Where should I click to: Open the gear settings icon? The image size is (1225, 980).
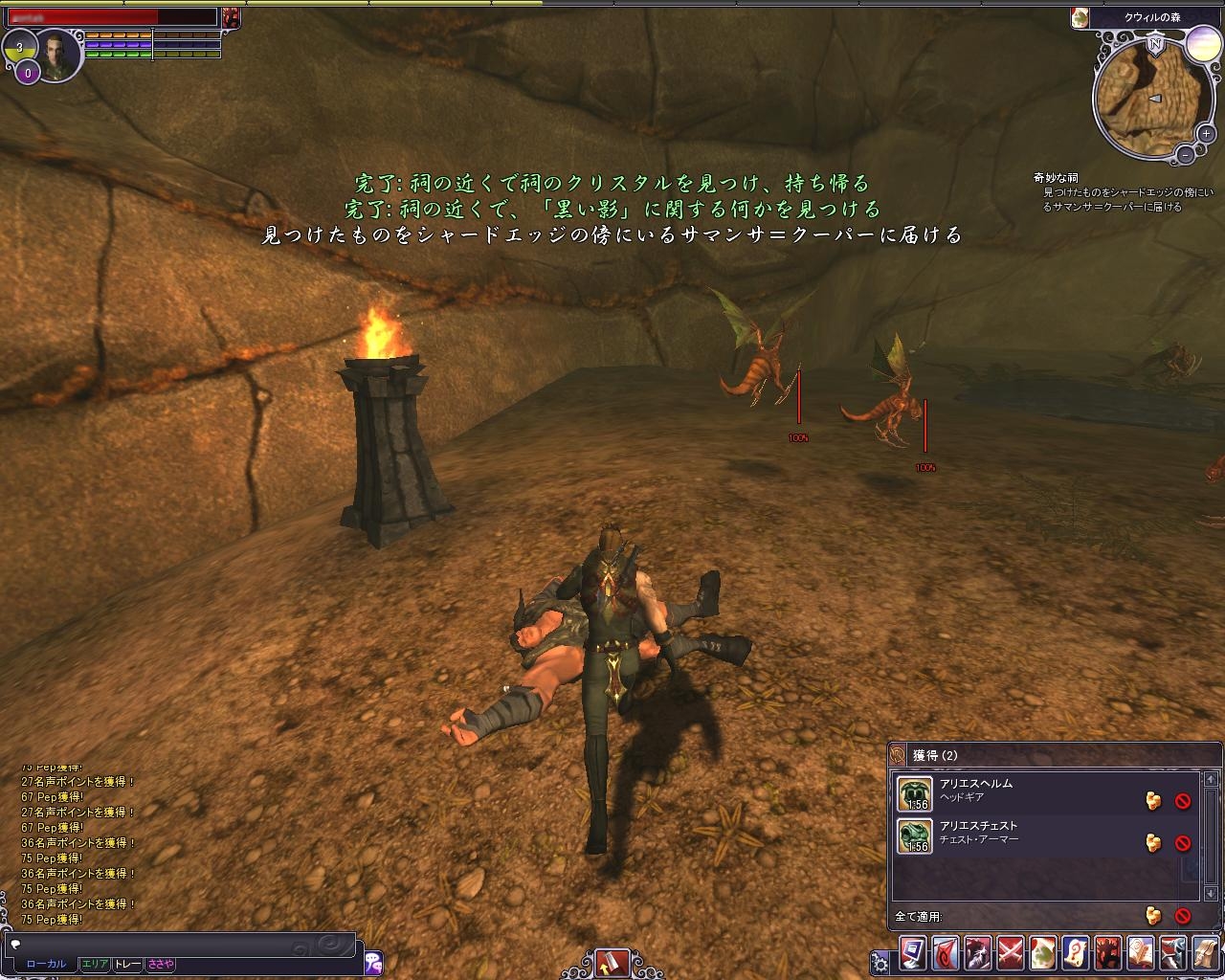[880, 962]
